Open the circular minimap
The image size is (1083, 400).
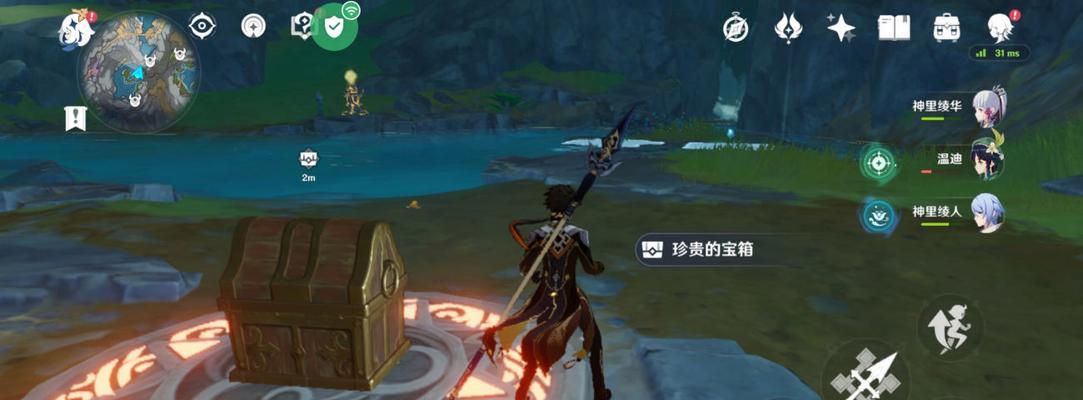139,72
